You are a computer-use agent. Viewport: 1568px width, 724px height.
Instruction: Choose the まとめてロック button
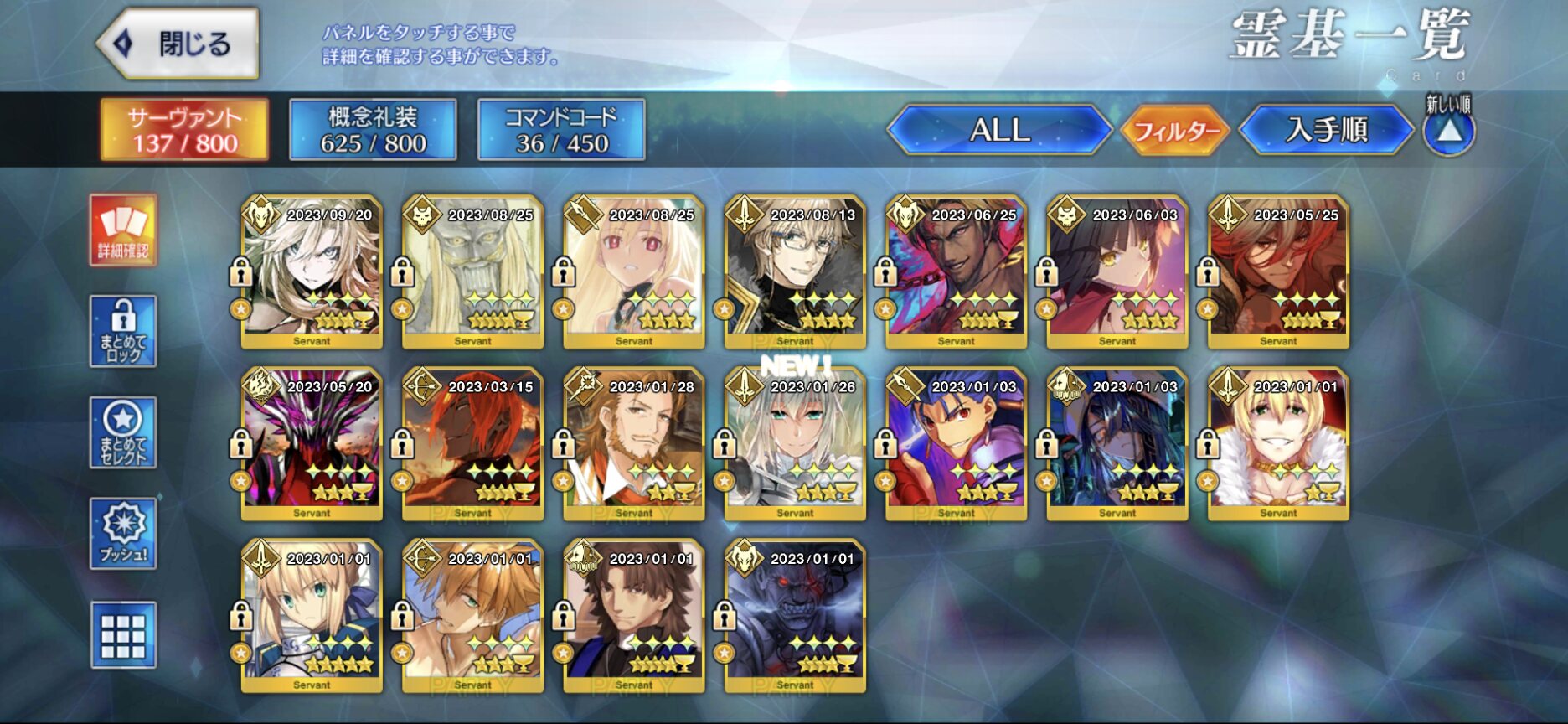123,331
